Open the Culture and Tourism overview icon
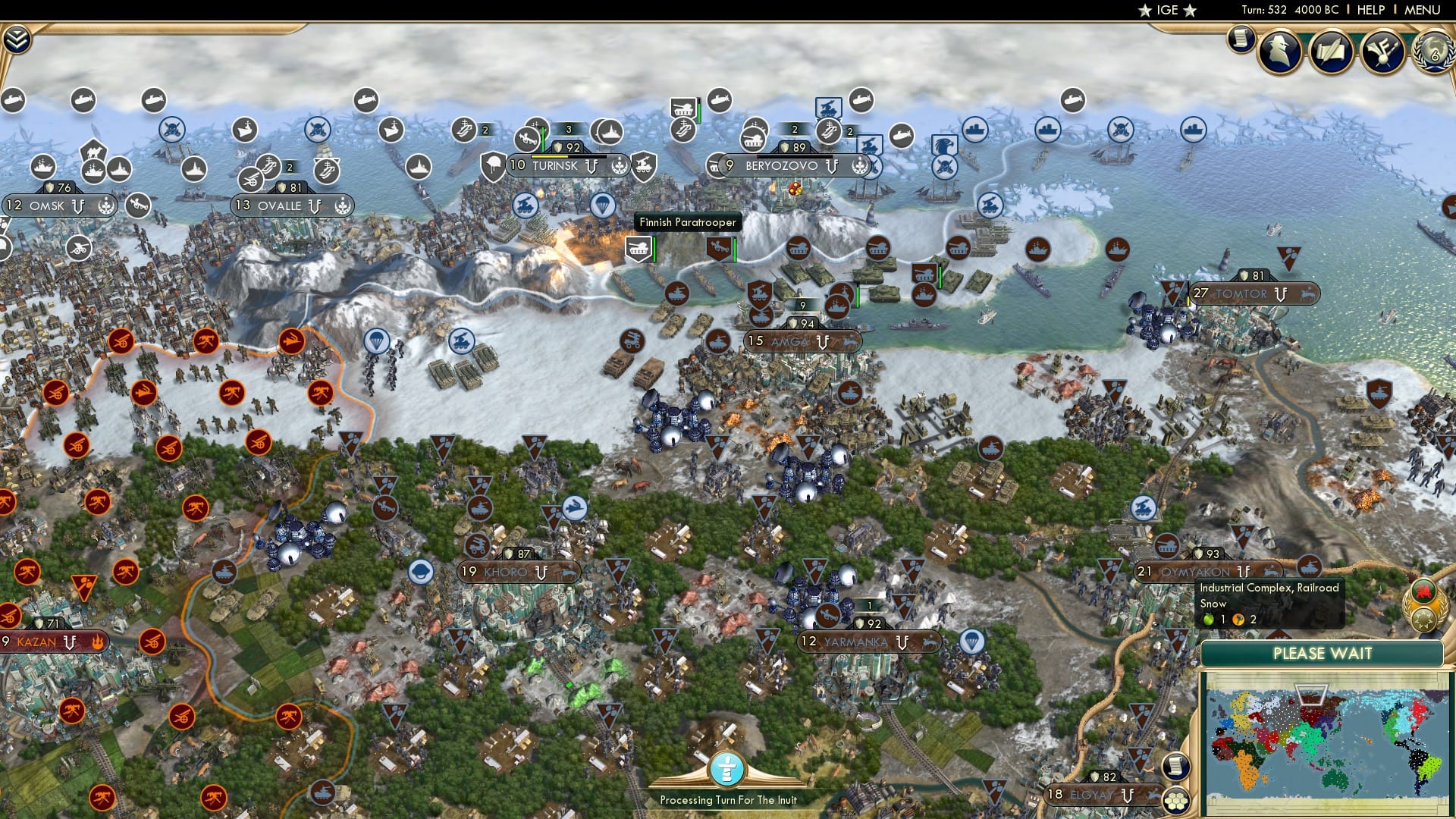Screen dimensions: 1456x819 pos(1381,52)
